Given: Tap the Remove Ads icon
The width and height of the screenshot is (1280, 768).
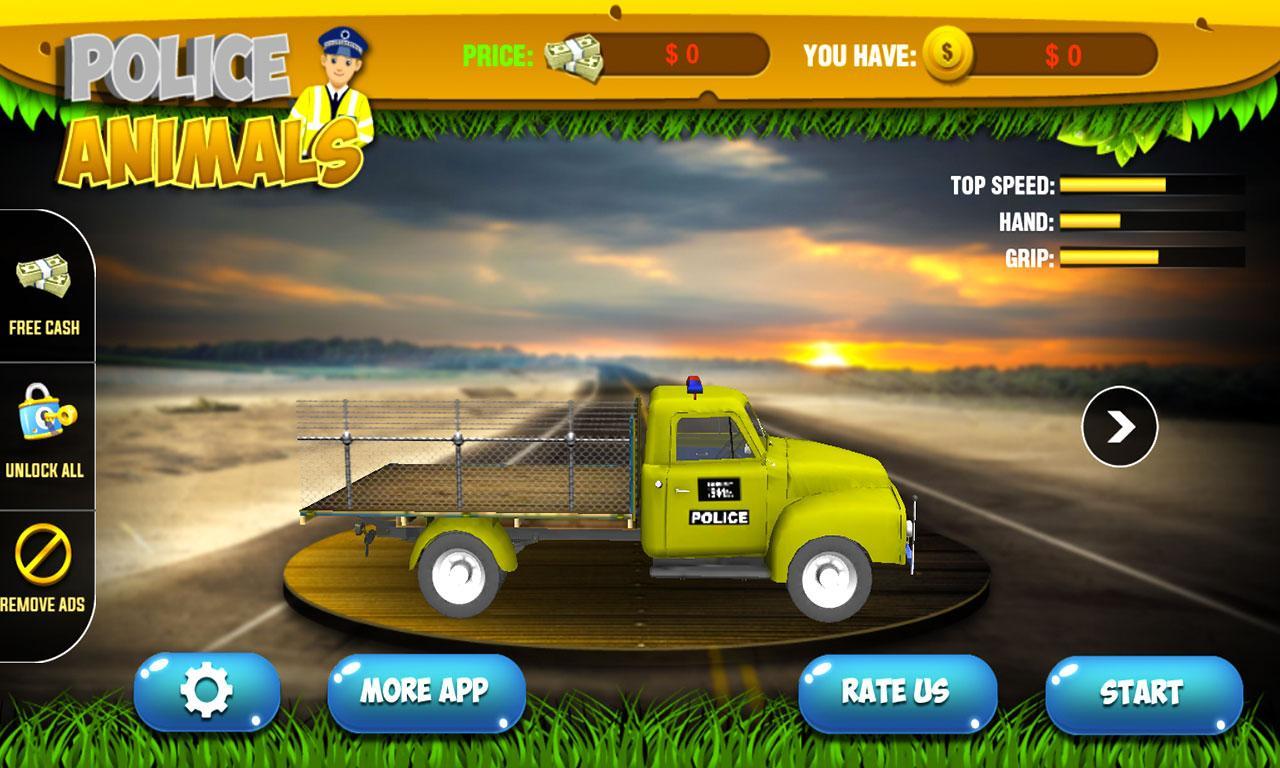Looking at the screenshot, I should 42,552.
